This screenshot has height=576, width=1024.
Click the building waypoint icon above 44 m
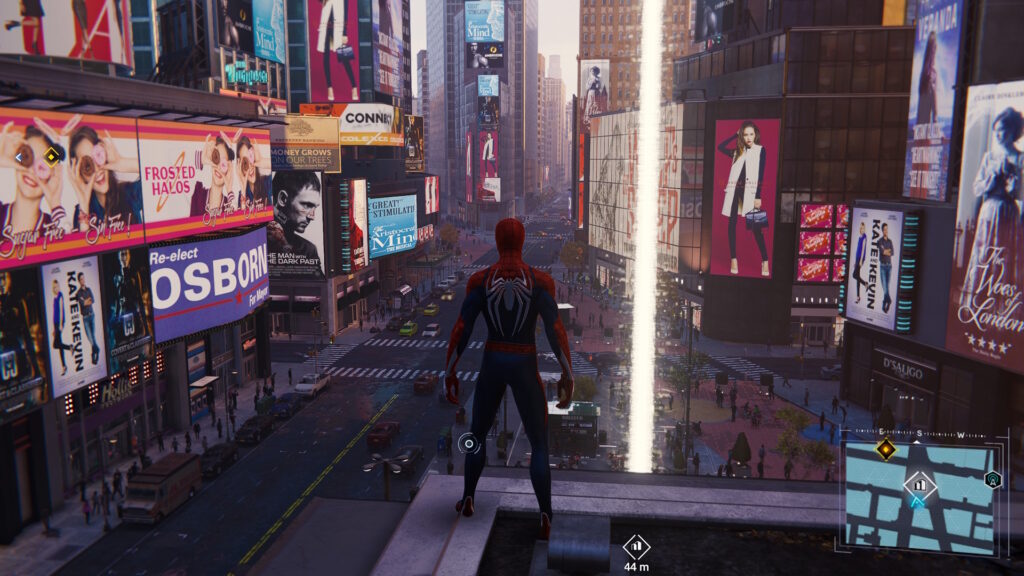(636, 546)
